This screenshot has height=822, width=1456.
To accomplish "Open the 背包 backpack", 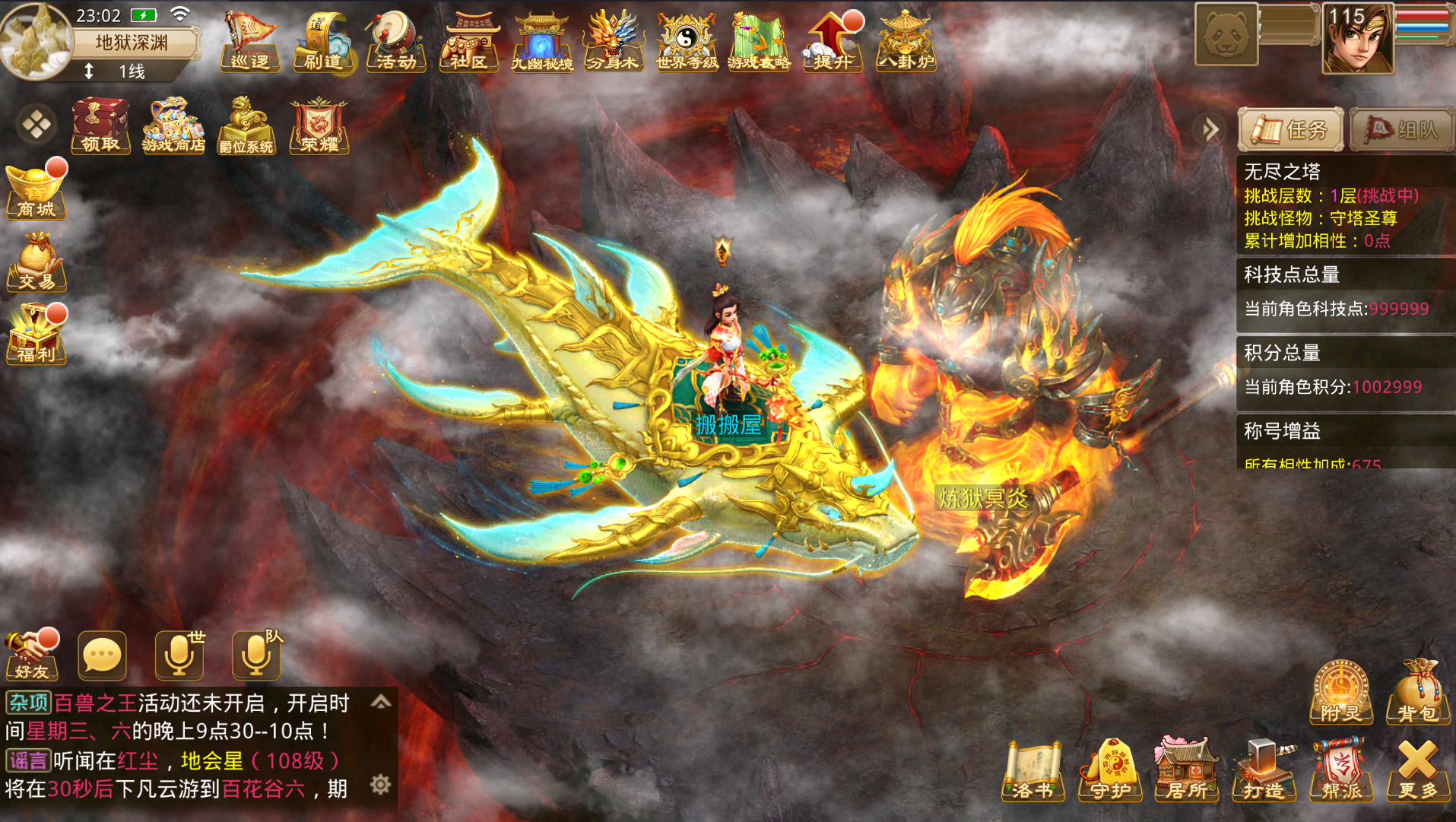I will (1418, 693).
